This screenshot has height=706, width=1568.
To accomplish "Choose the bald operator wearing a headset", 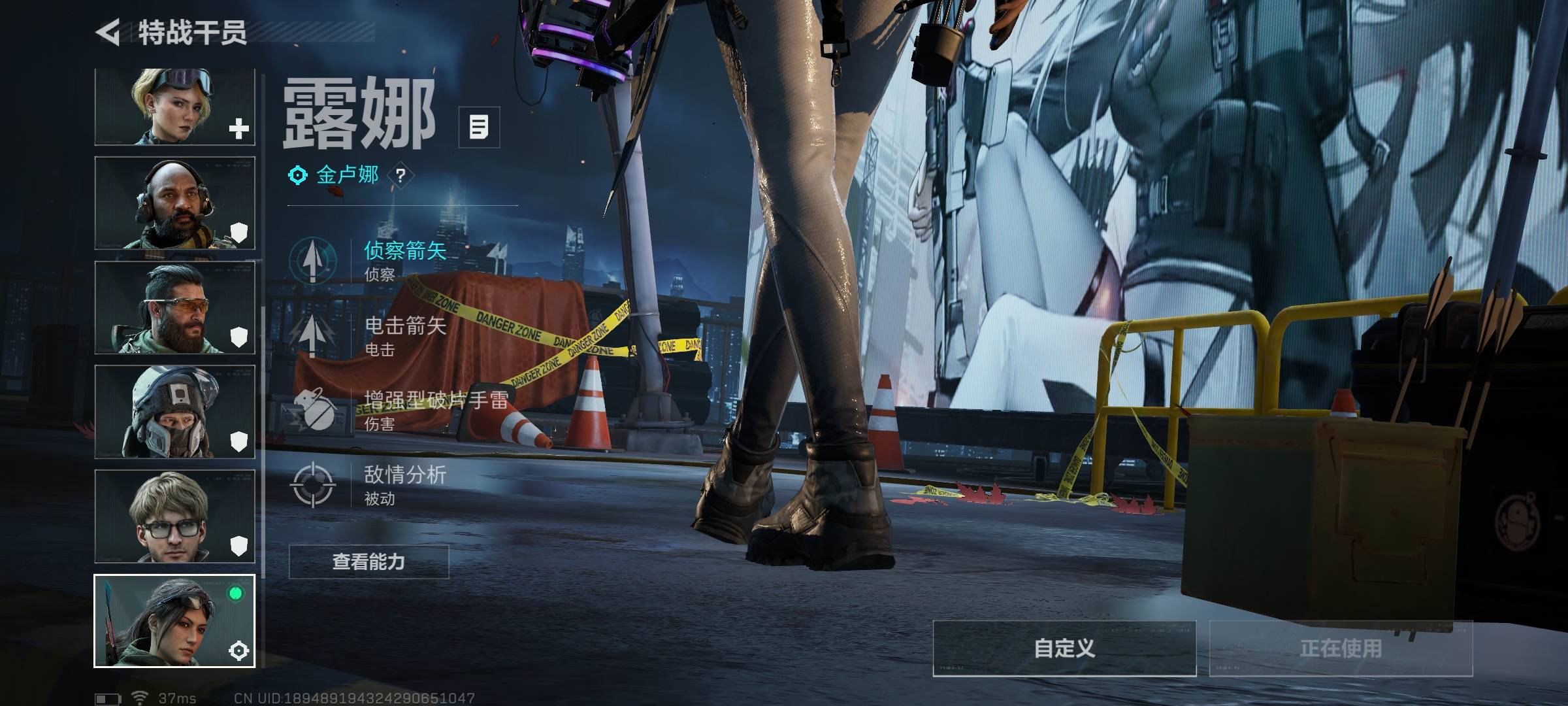I will pos(174,203).
